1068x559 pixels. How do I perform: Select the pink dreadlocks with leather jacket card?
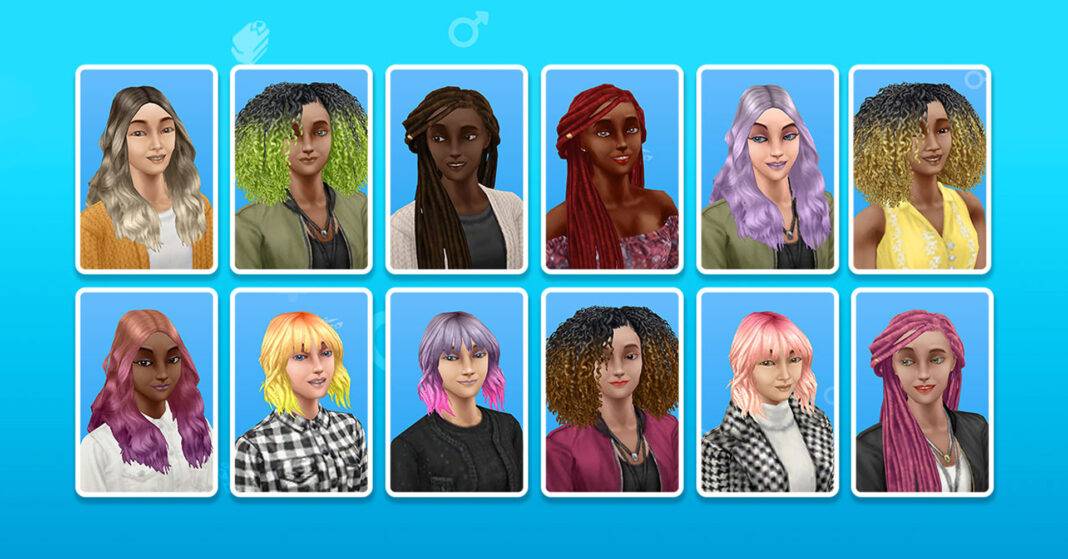point(920,392)
